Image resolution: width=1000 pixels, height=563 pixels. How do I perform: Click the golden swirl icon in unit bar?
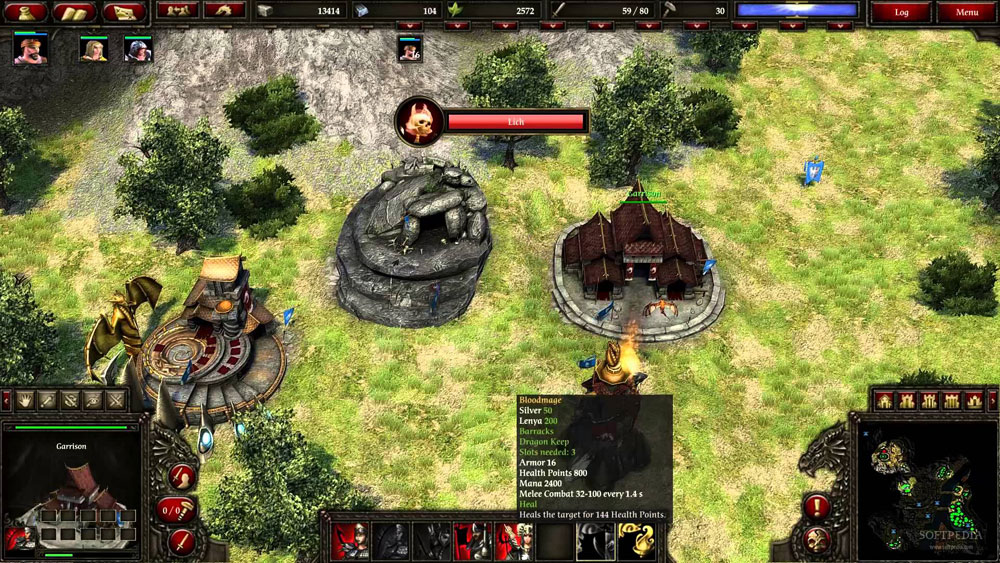(x=635, y=541)
